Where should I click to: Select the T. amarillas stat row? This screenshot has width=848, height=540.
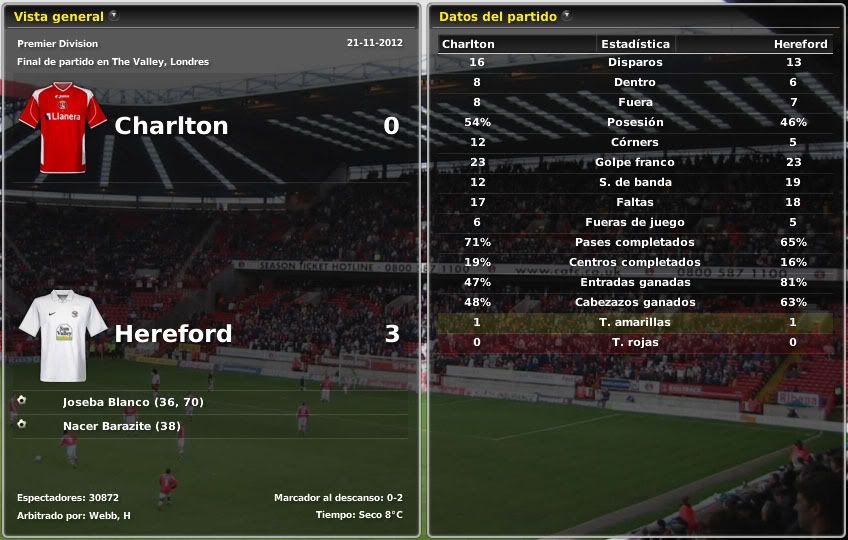click(x=635, y=322)
